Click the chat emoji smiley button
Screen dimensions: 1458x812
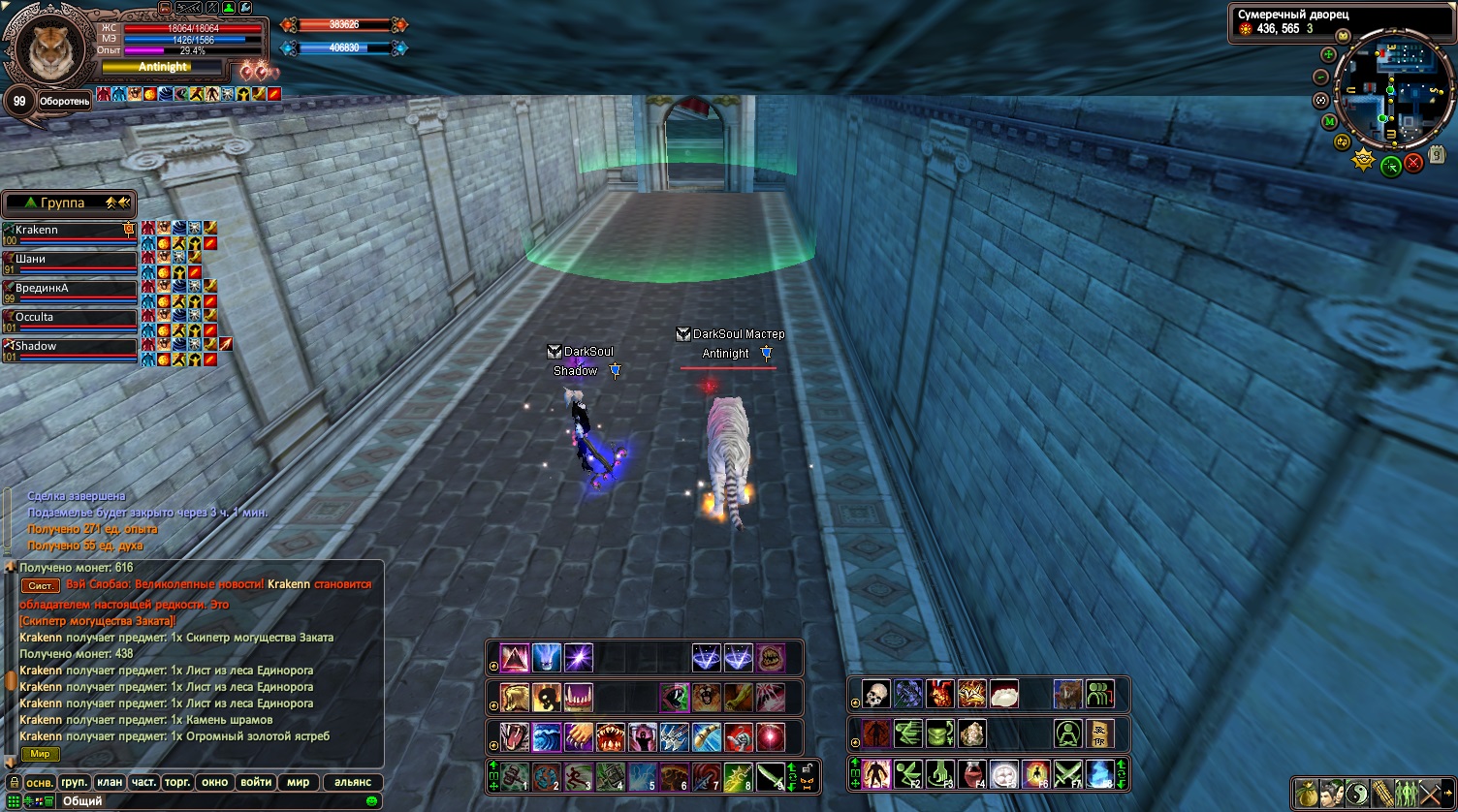point(372,801)
